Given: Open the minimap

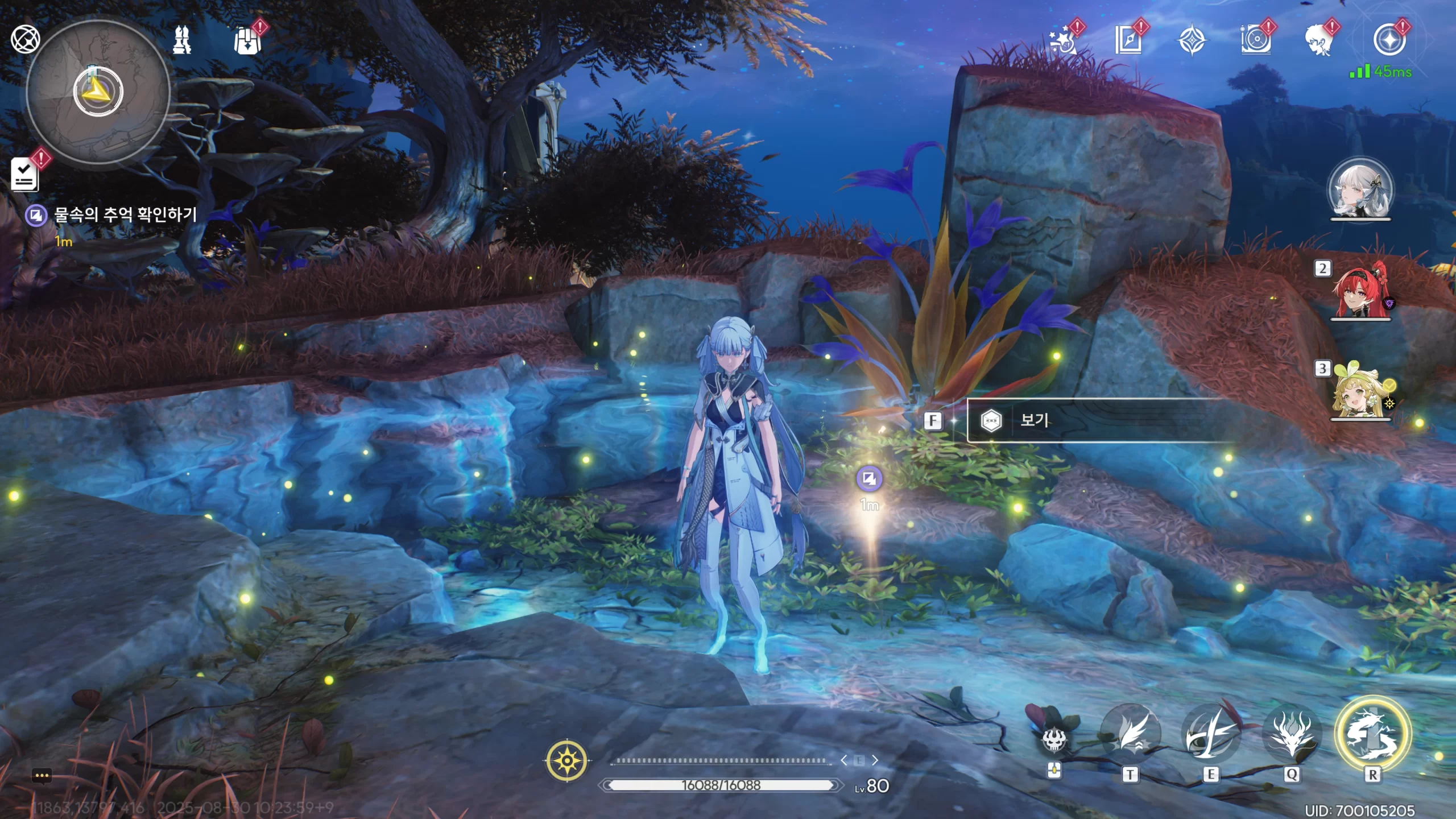Looking at the screenshot, I should coord(98,92).
